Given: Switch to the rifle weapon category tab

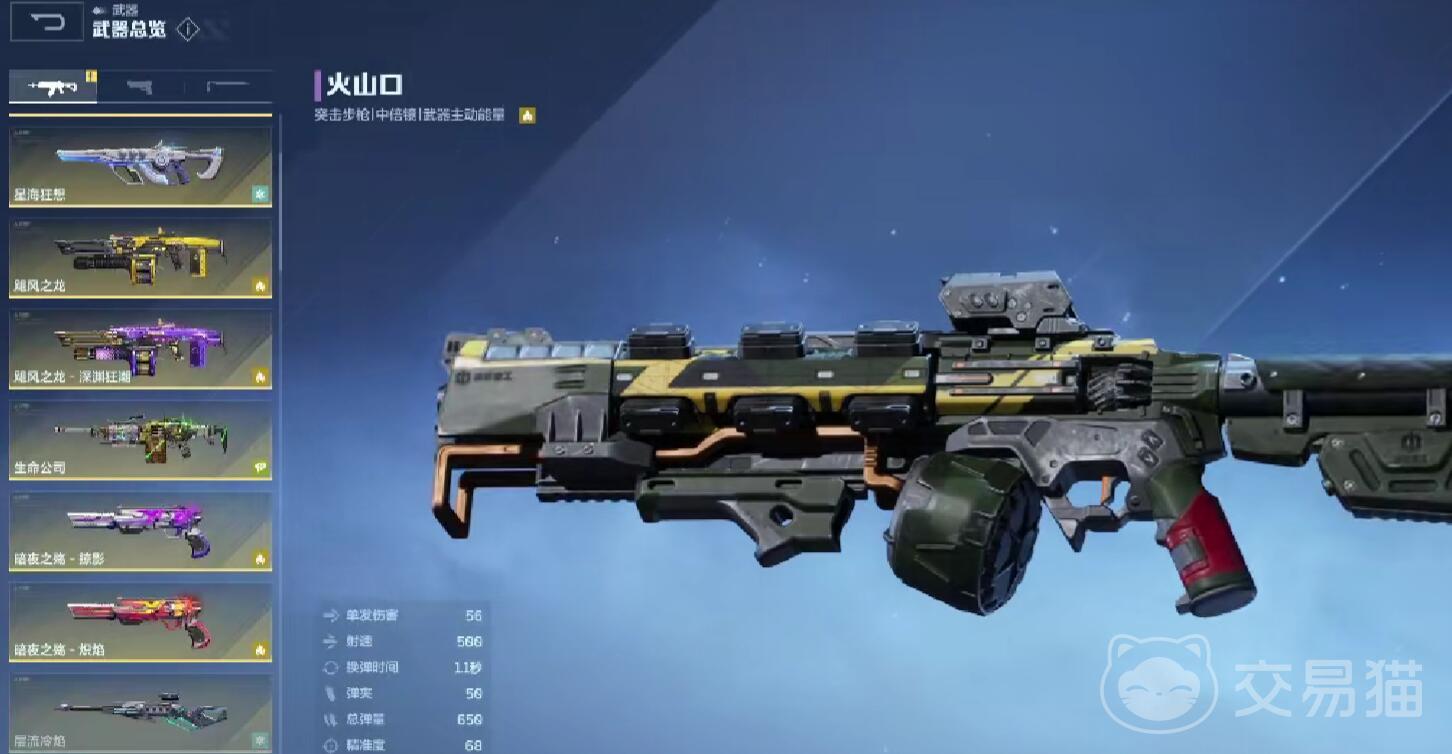Looking at the screenshot, I should [53, 88].
